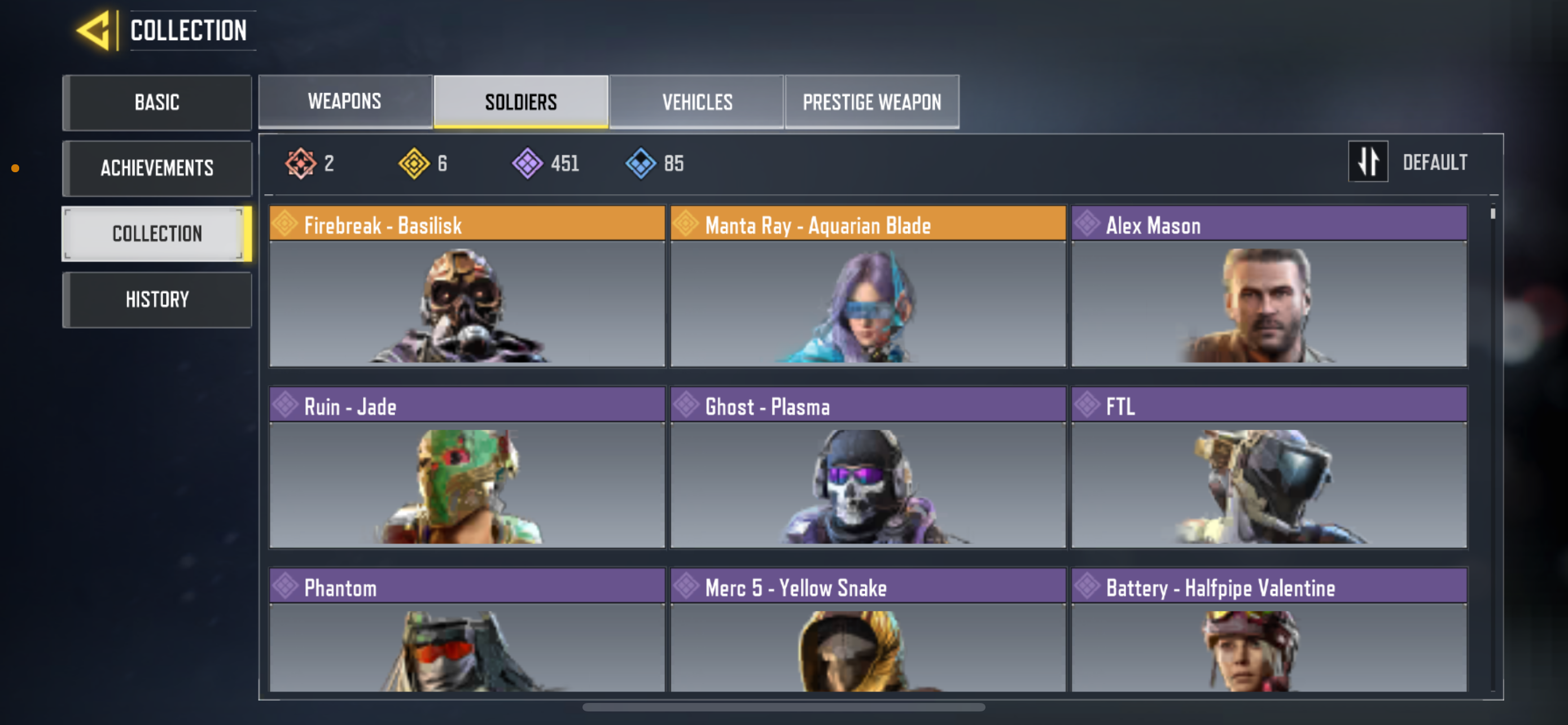Click the rarity diamond on Ghost - Plasma banner

click(686, 405)
